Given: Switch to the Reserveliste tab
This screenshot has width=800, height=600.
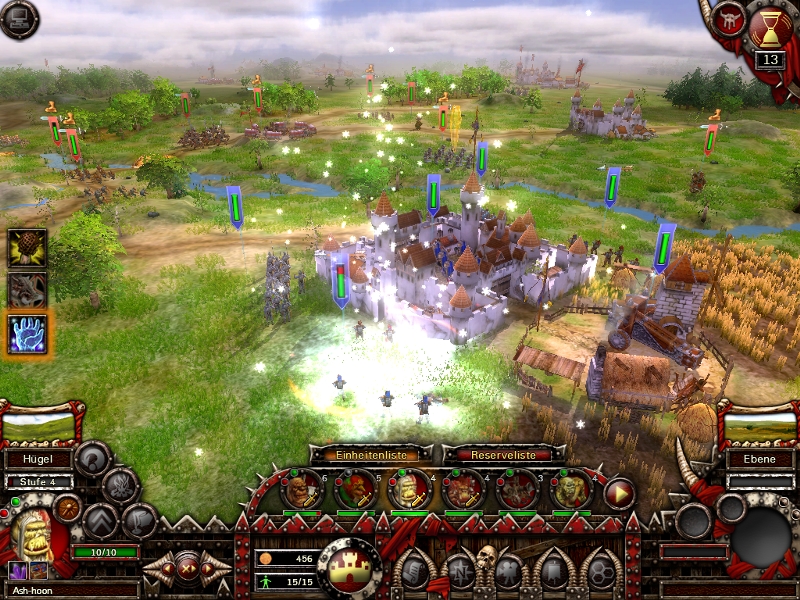Looking at the screenshot, I should (498, 454).
